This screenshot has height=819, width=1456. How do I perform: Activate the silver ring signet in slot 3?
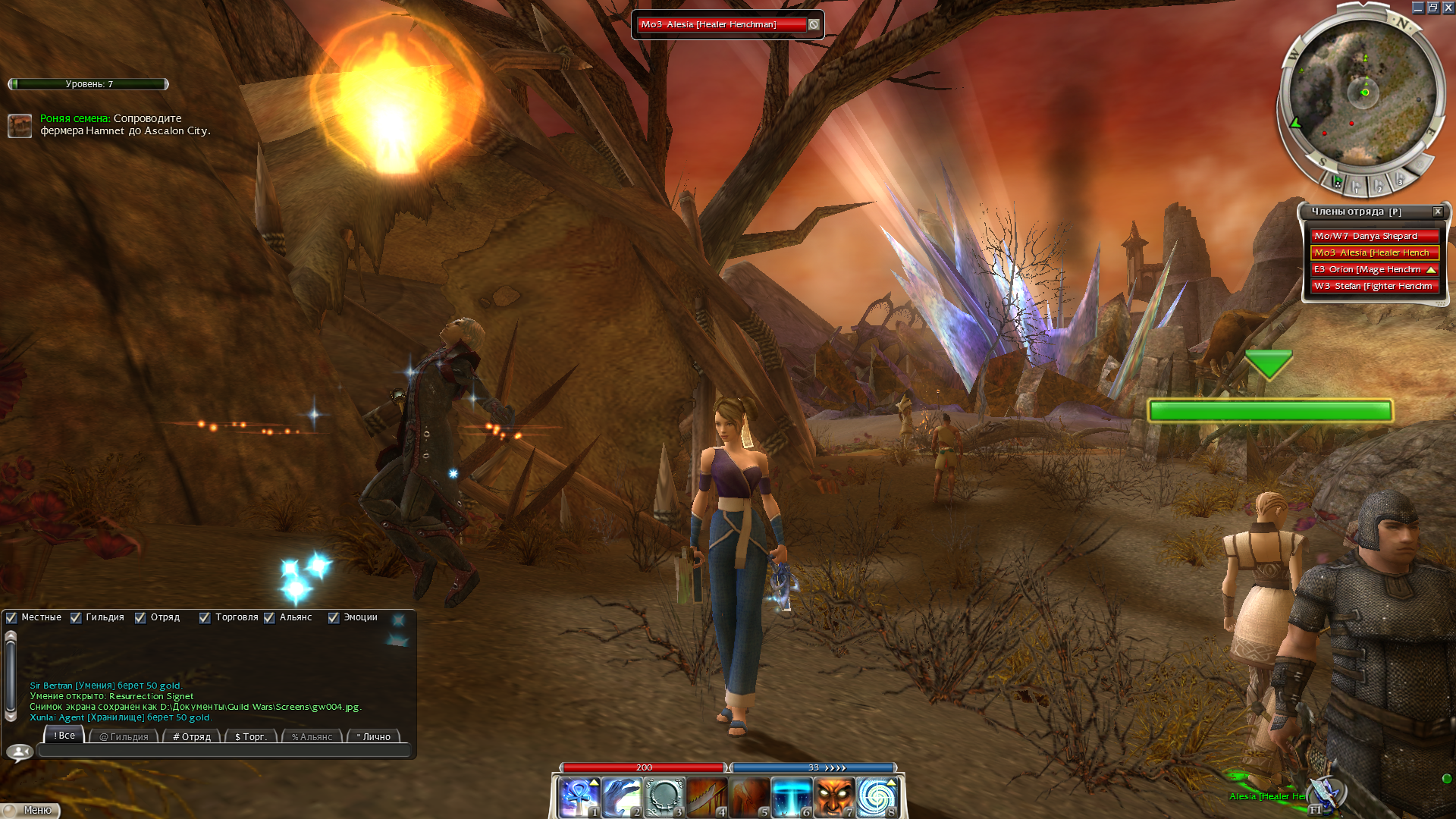click(x=664, y=798)
